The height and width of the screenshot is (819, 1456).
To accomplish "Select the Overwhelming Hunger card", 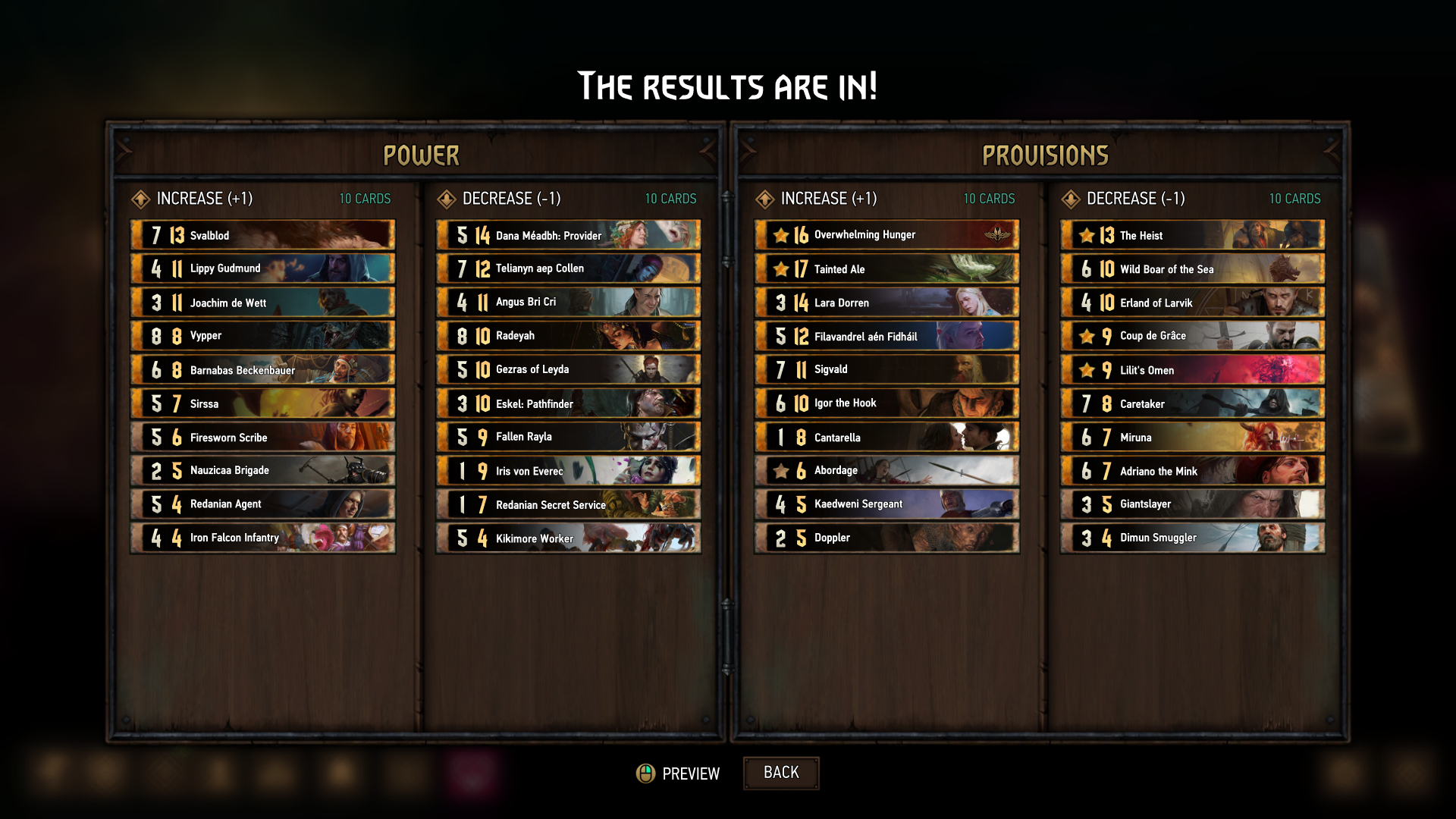I will pyautogui.click(x=886, y=235).
